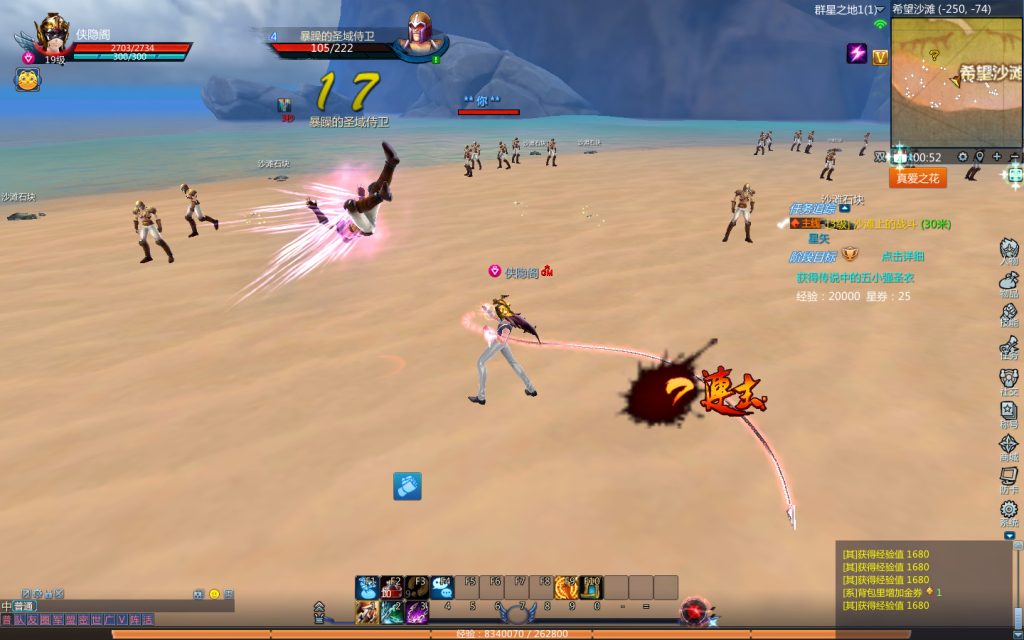This screenshot has width=1024, height=640.
Task: Zoom in the minimap with plus button
Action: click(997, 157)
